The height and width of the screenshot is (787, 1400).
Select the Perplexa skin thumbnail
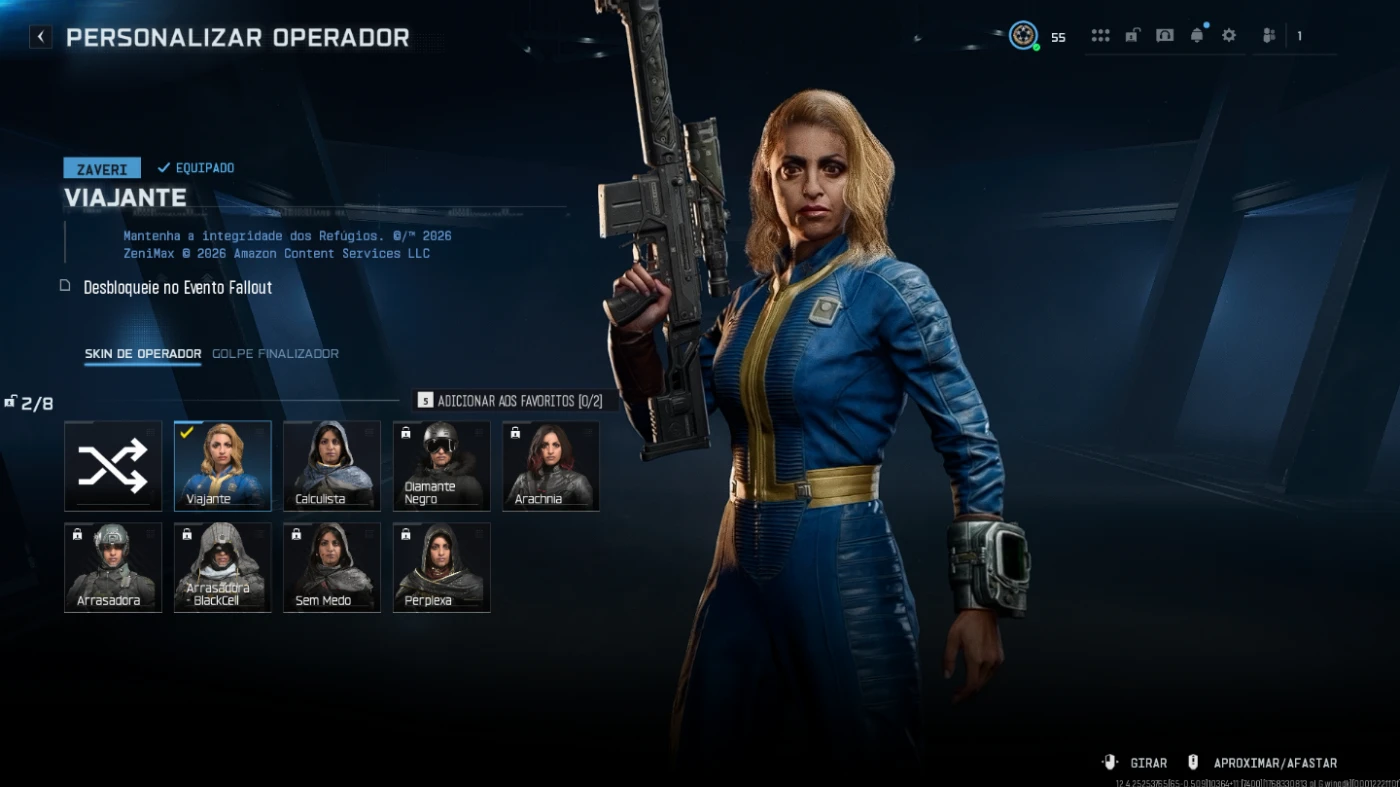pos(441,567)
